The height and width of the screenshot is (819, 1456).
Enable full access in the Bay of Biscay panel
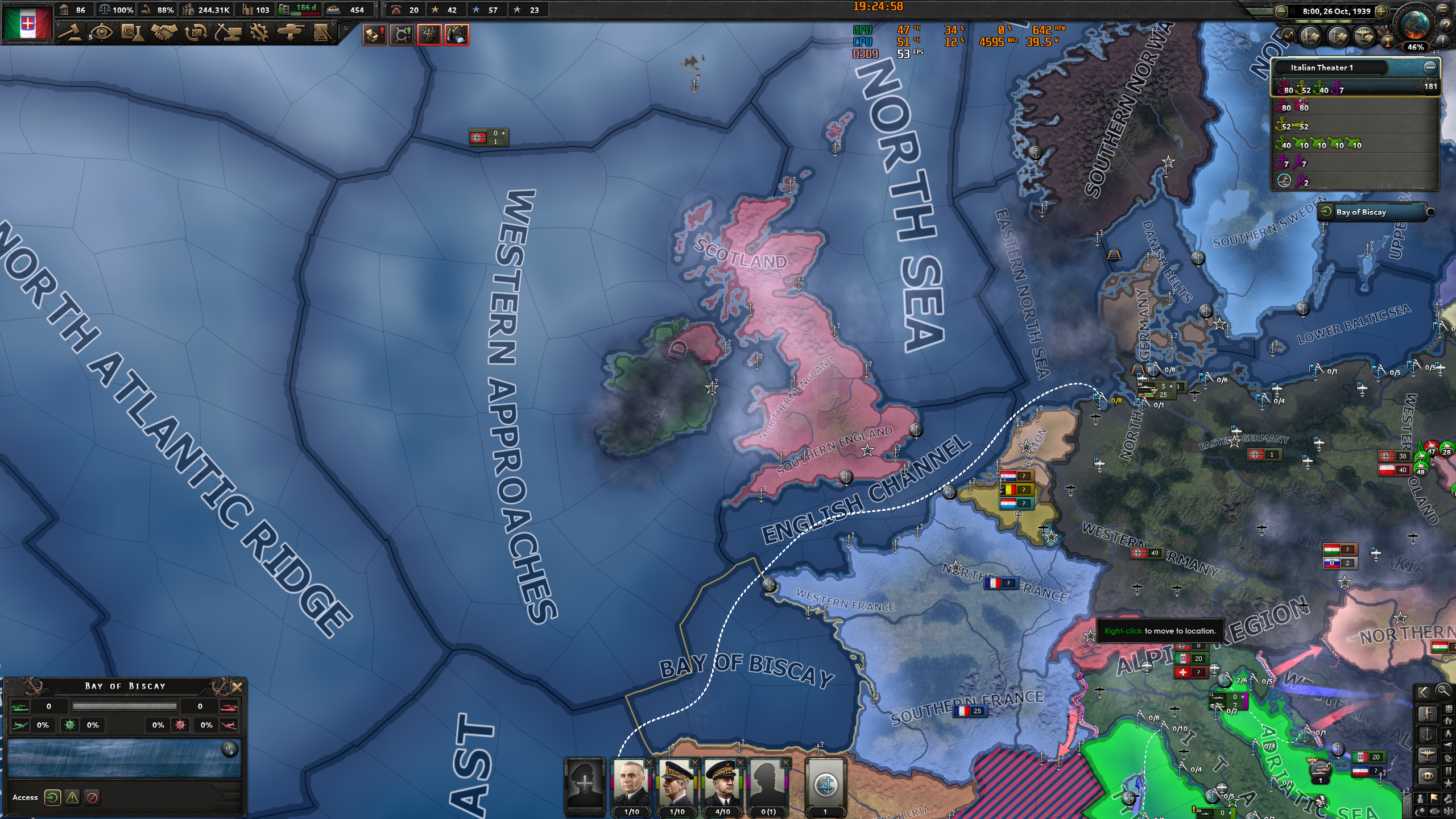pyautogui.click(x=52, y=797)
